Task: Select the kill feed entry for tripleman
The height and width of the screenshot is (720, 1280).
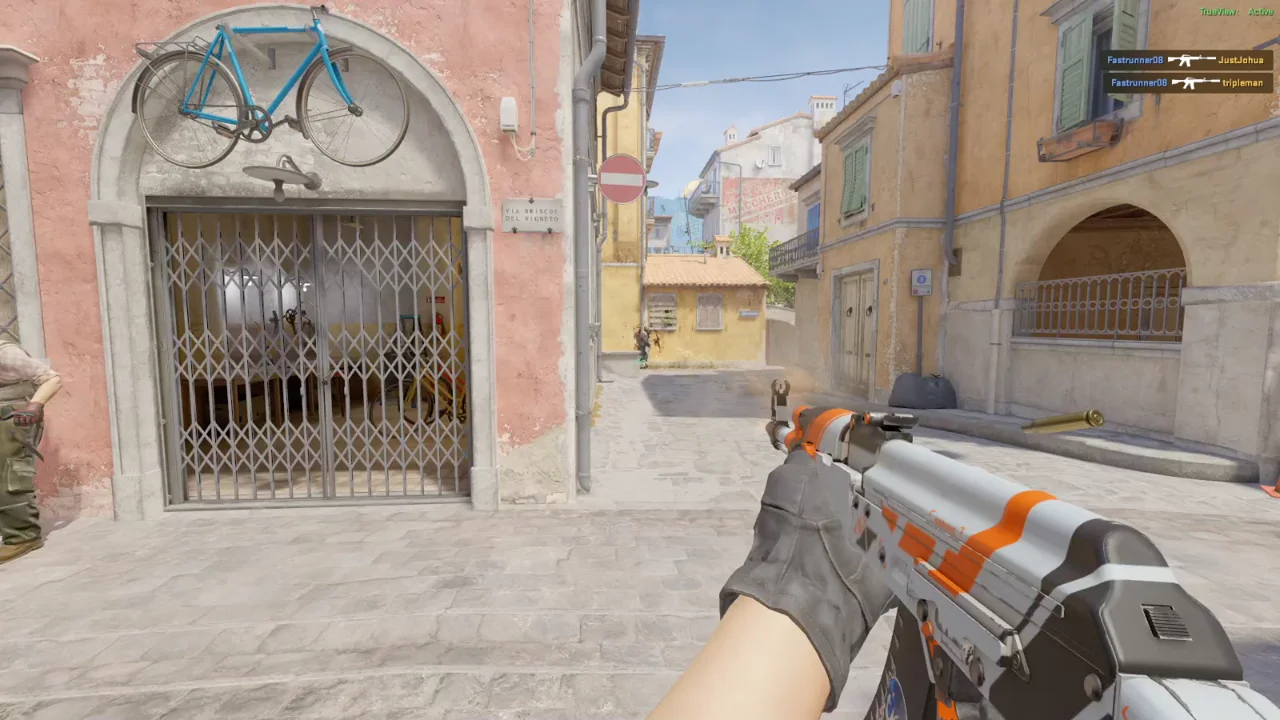Action: point(1187,83)
